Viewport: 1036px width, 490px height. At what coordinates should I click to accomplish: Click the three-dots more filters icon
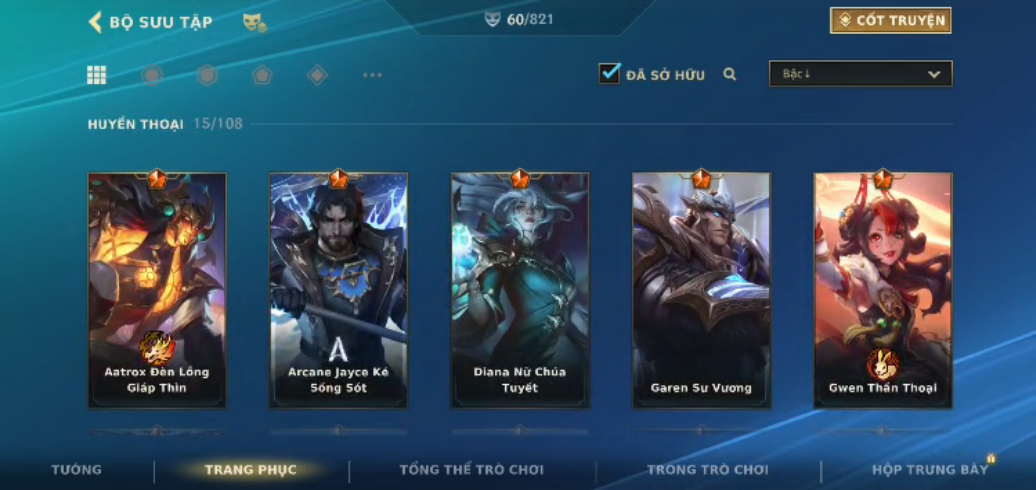coord(372,75)
